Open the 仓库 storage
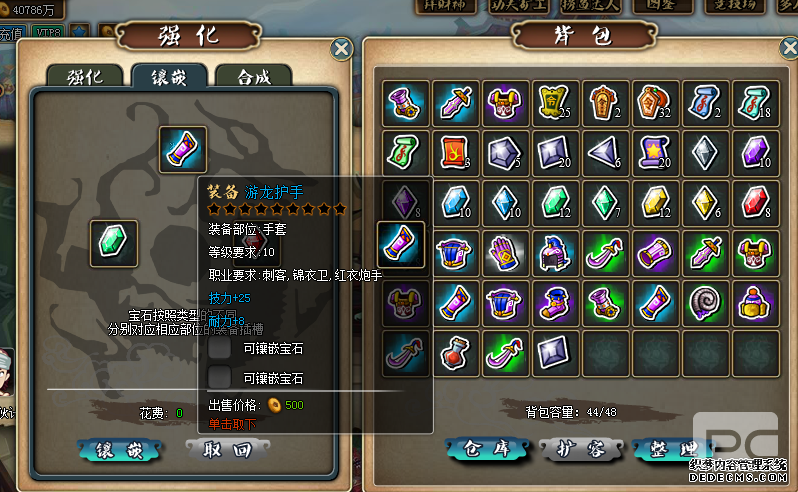Viewport: 798px width, 492px height. (484, 450)
